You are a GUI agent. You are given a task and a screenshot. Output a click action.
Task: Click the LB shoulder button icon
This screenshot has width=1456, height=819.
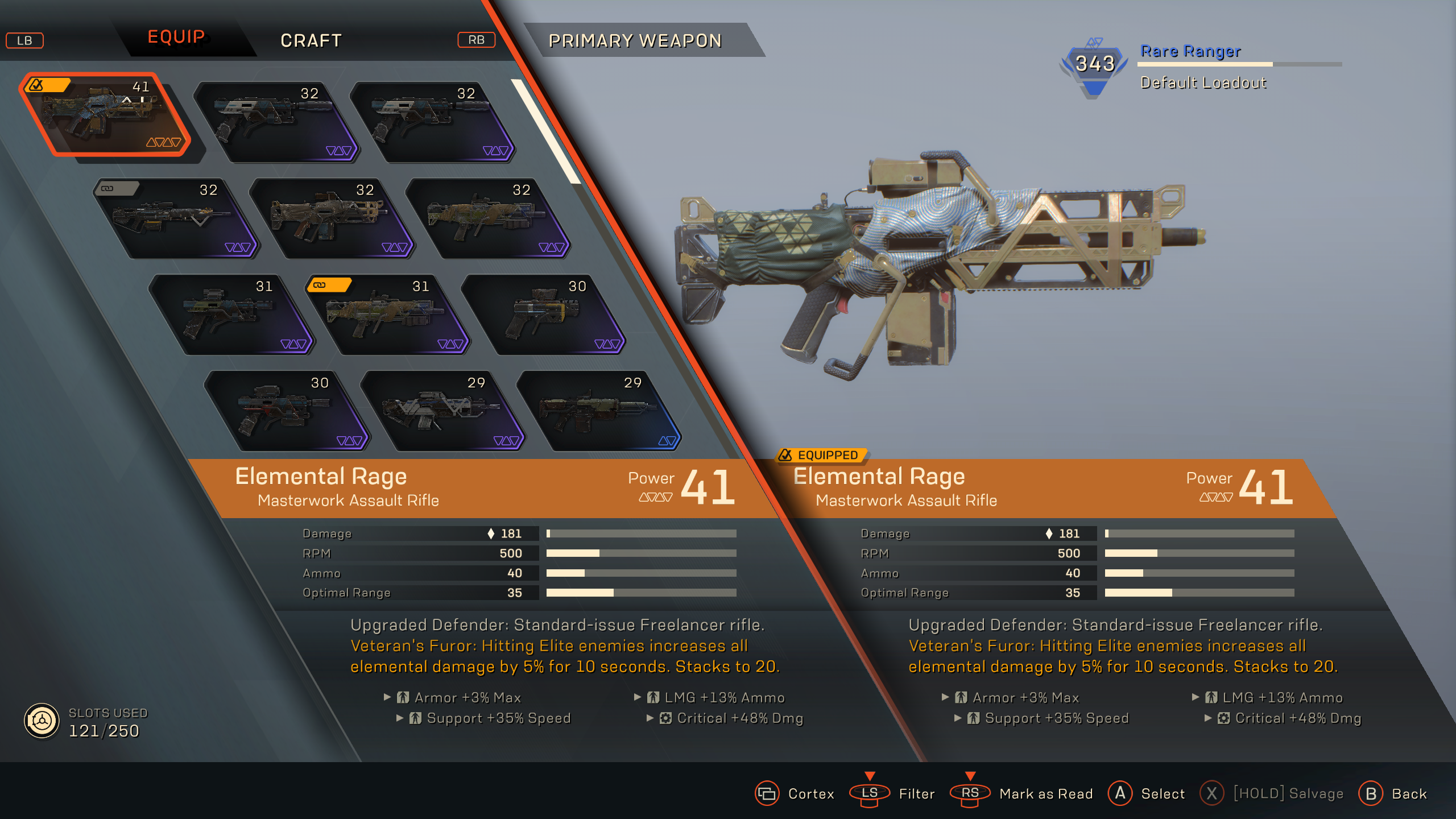24,40
